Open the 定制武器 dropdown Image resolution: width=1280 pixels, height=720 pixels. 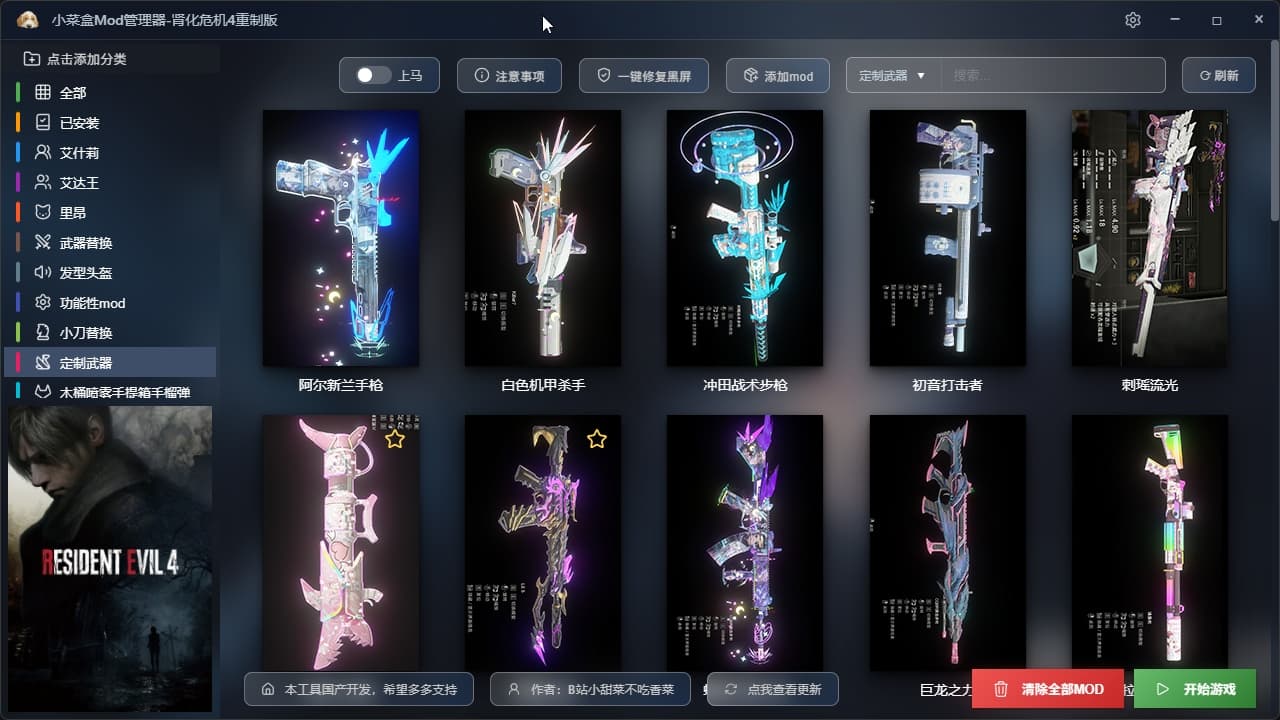coord(892,76)
